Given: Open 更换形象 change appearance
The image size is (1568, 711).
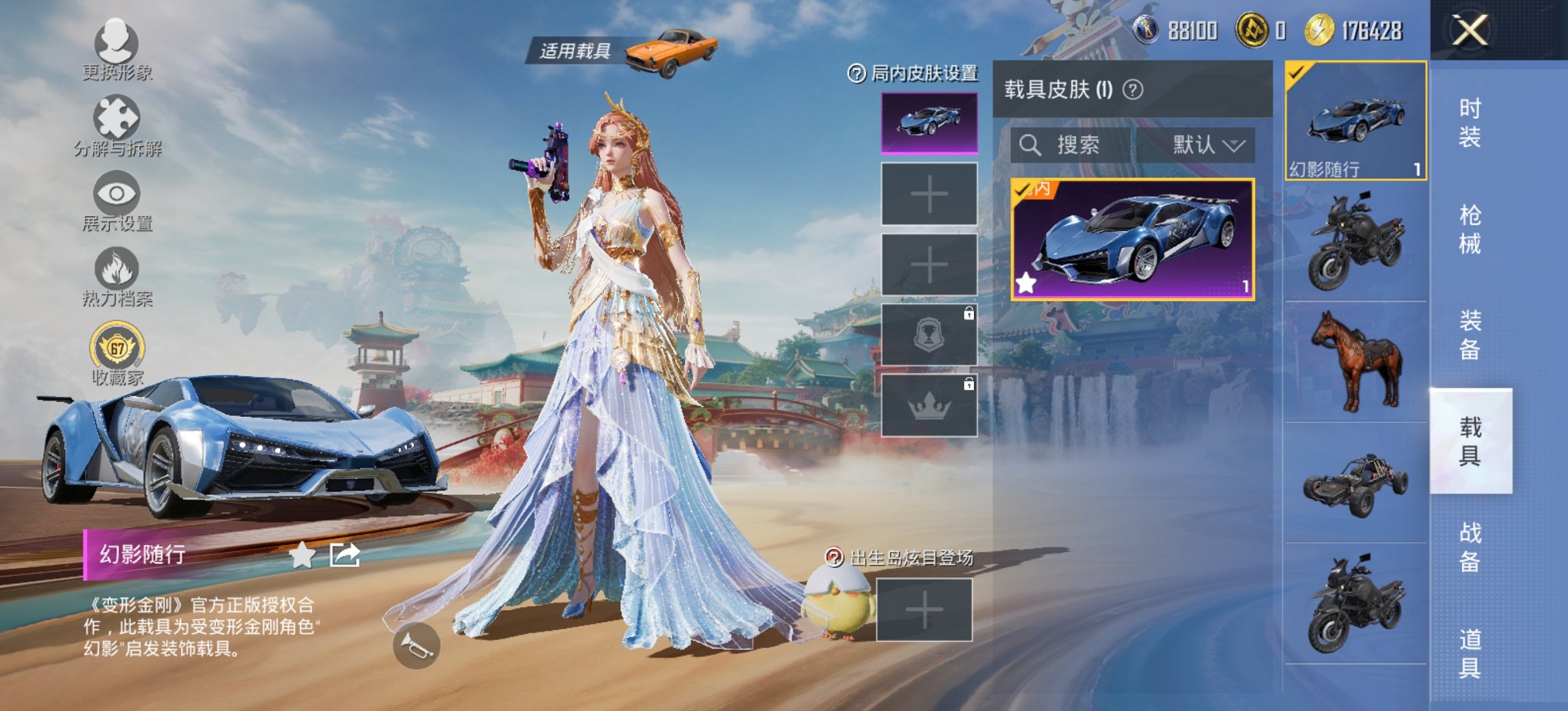Looking at the screenshot, I should tap(117, 49).
